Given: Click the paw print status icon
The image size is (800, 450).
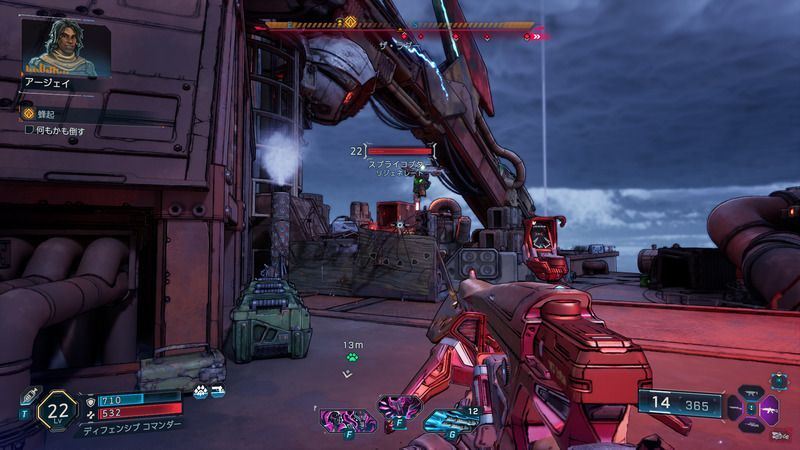Looking at the screenshot, I should click(201, 392).
